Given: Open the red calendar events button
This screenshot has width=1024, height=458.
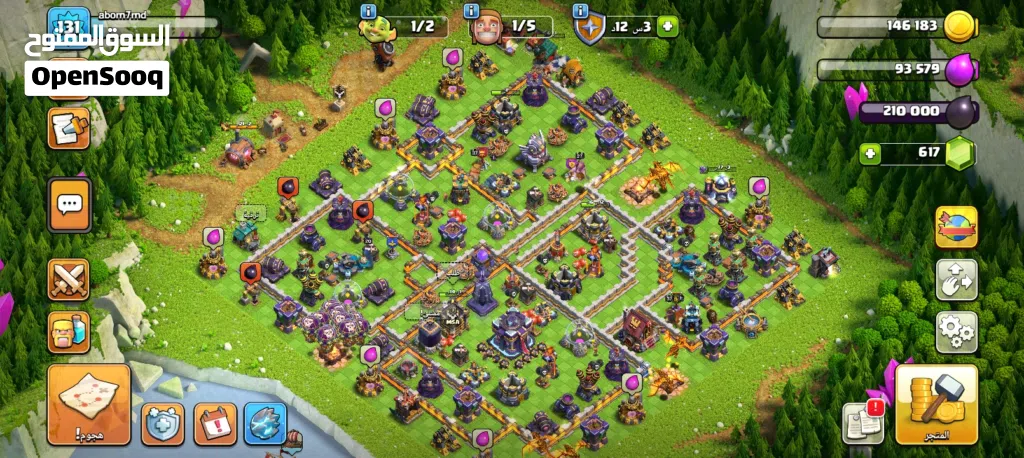Looking at the screenshot, I should point(214,424).
